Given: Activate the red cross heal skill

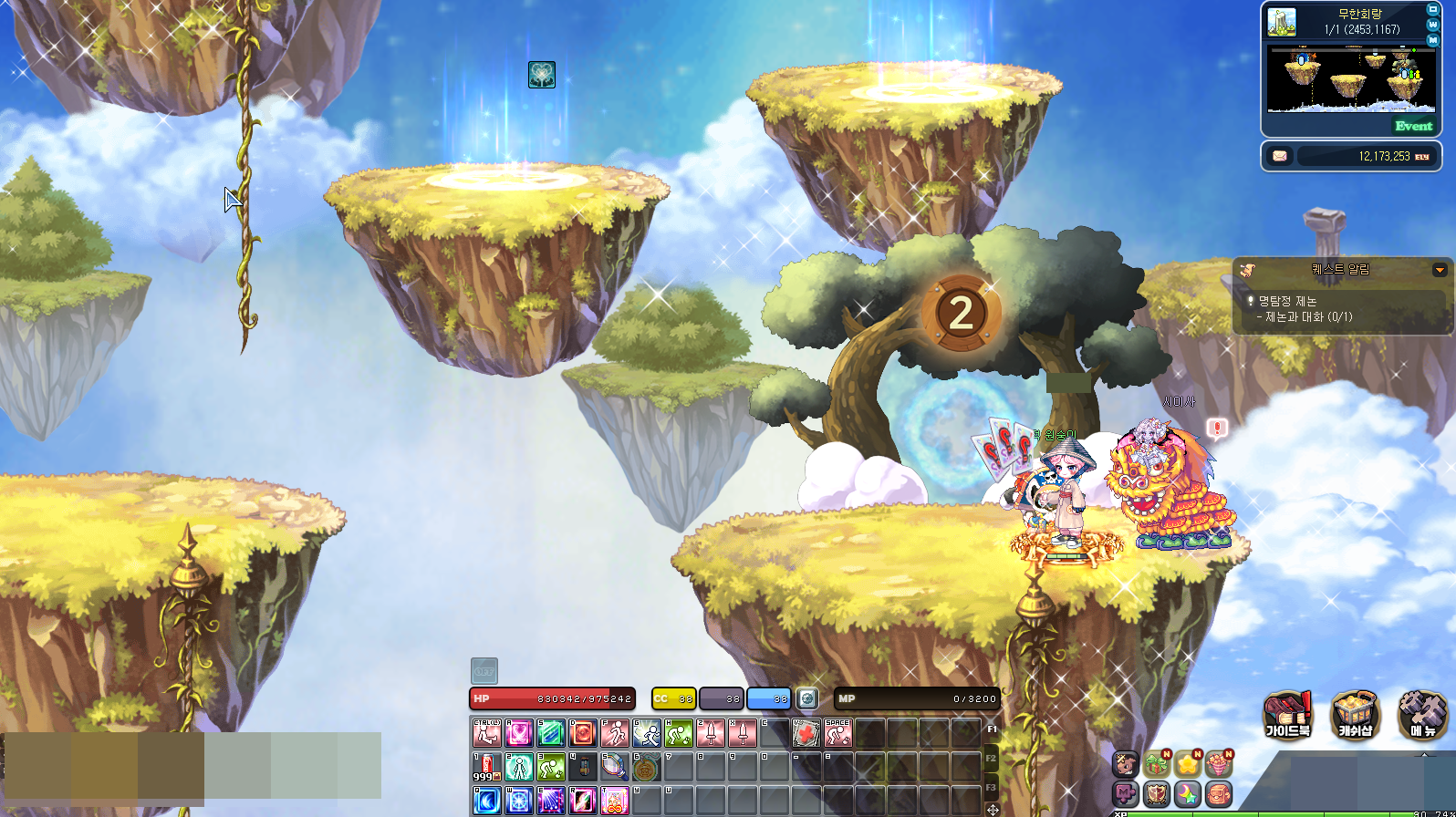Looking at the screenshot, I should [x=806, y=733].
